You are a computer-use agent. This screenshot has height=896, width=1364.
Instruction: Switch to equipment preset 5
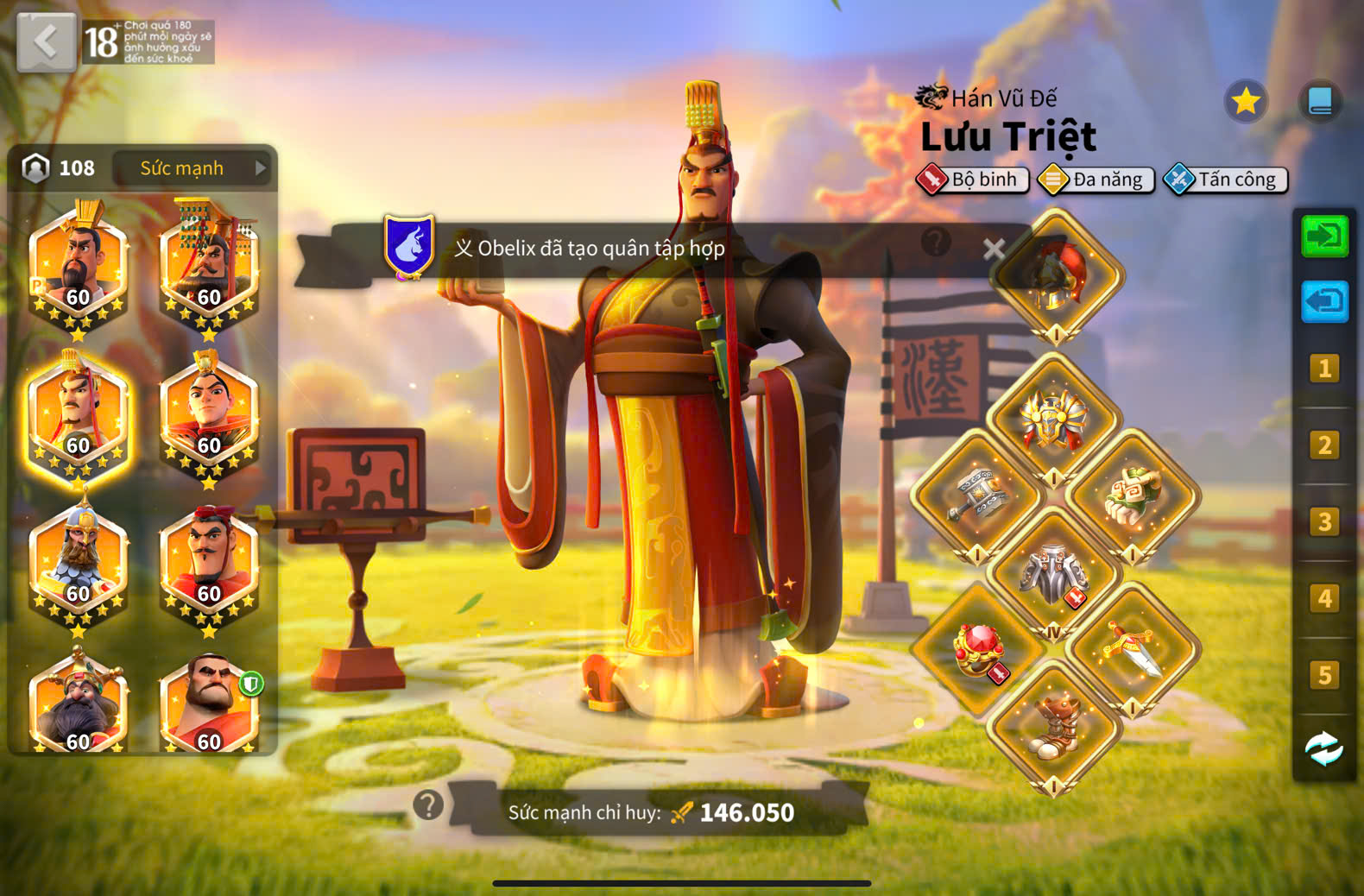click(1324, 675)
